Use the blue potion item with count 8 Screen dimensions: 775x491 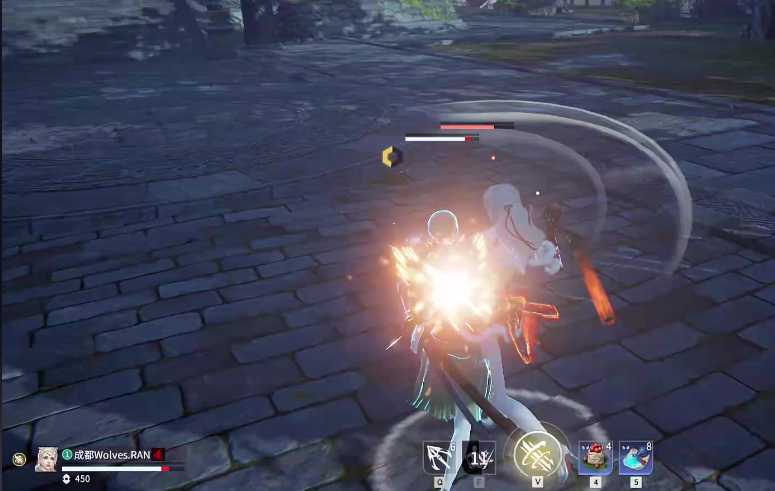635,457
